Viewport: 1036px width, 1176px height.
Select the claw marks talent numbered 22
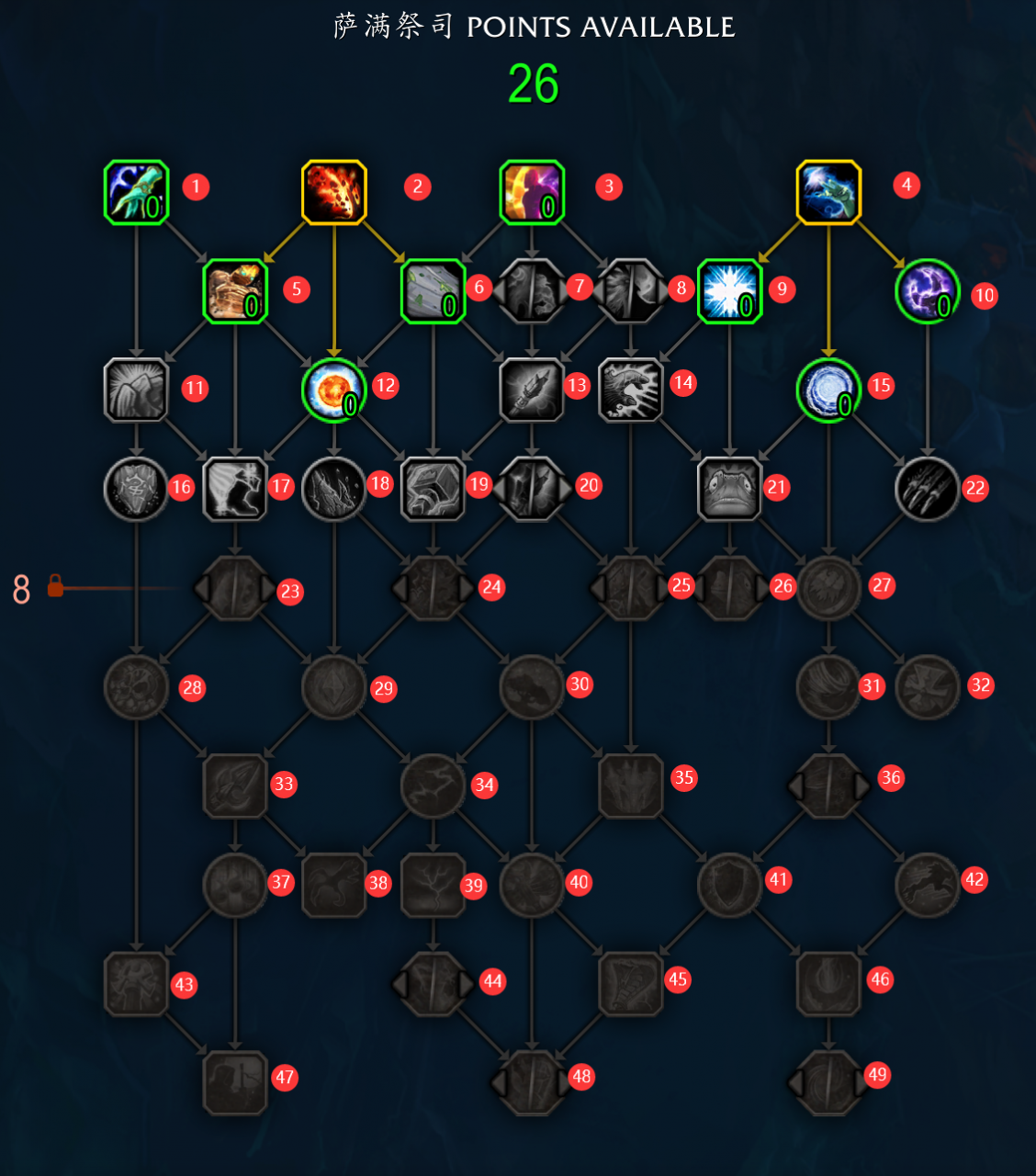click(x=928, y=489)
